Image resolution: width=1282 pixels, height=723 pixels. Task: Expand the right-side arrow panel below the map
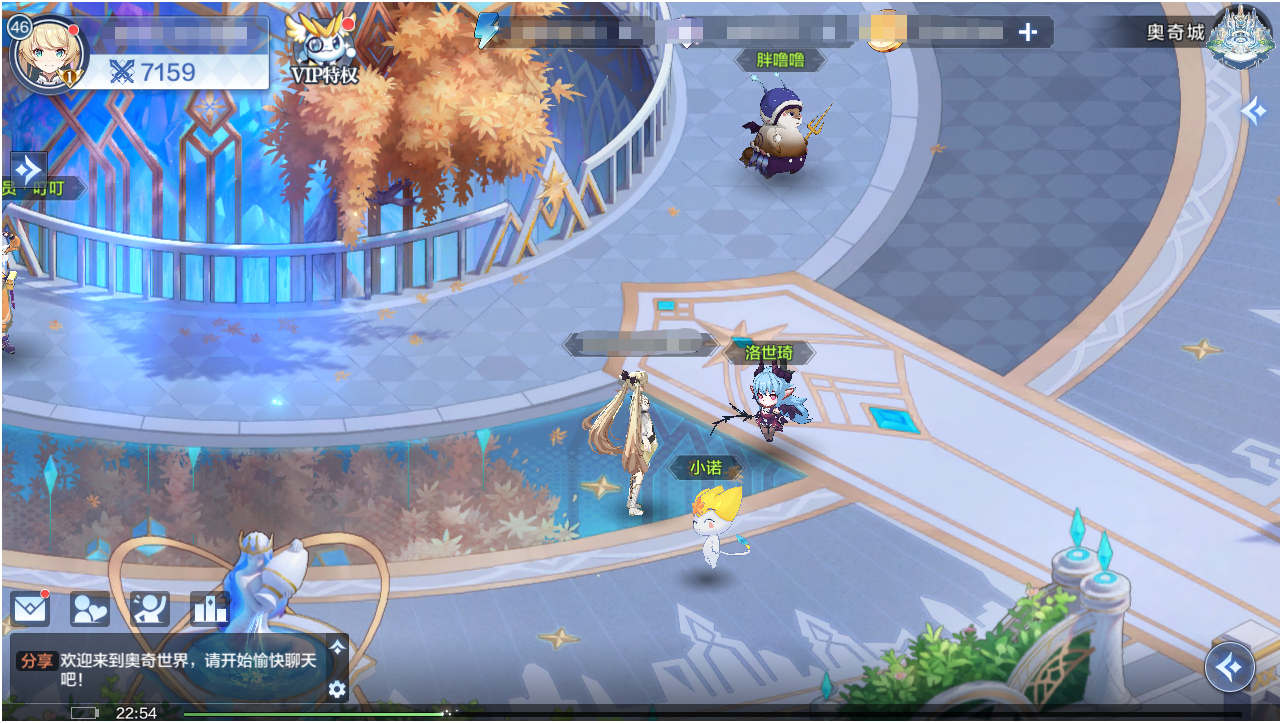click(x=1254, y=111)
